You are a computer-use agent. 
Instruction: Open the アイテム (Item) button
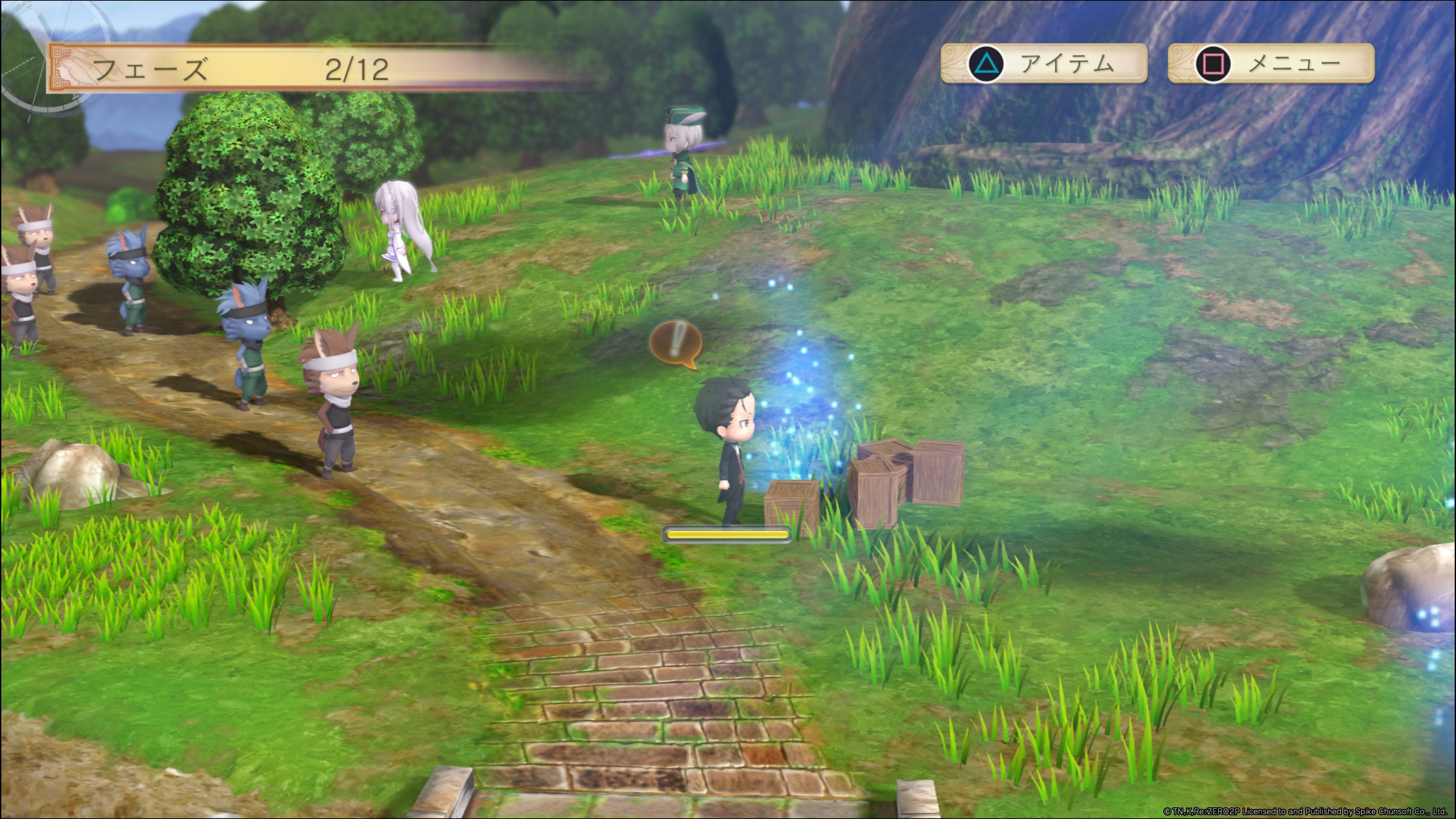click(1043, 63)
